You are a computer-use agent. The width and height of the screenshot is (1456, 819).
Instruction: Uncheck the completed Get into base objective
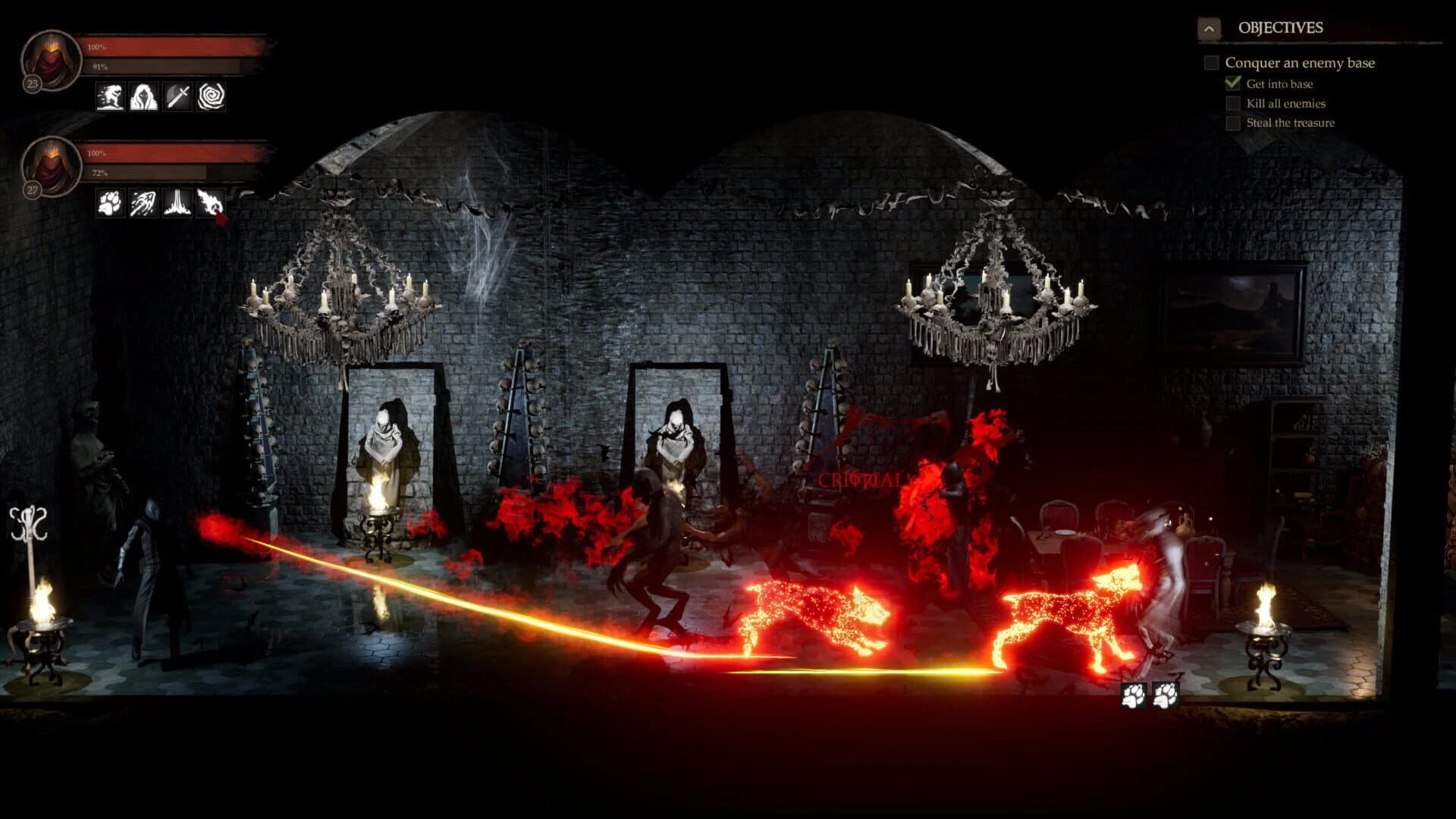click(1232, 84)
